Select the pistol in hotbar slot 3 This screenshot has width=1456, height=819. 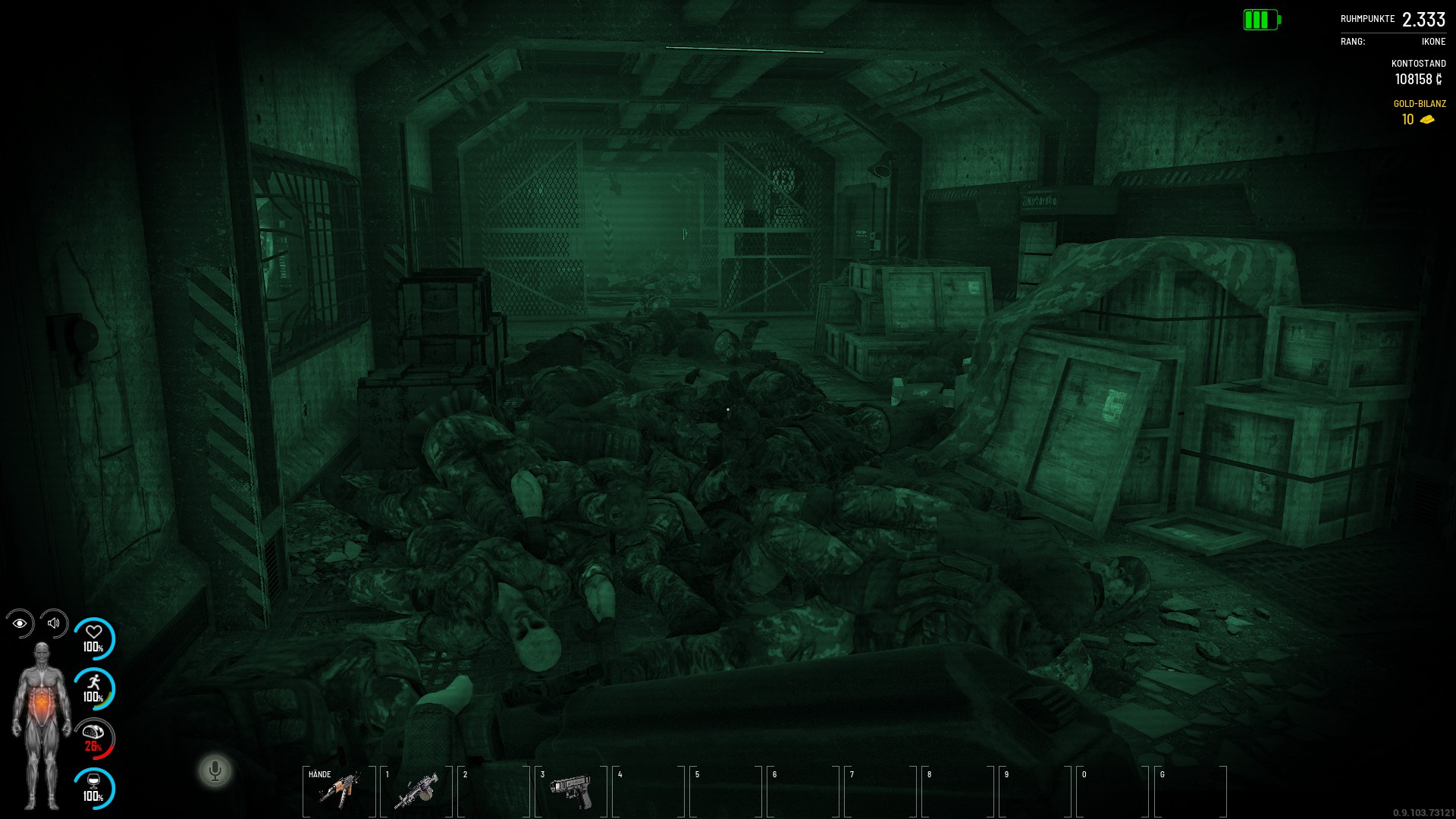pyautogui.click(x=571, y=791)
